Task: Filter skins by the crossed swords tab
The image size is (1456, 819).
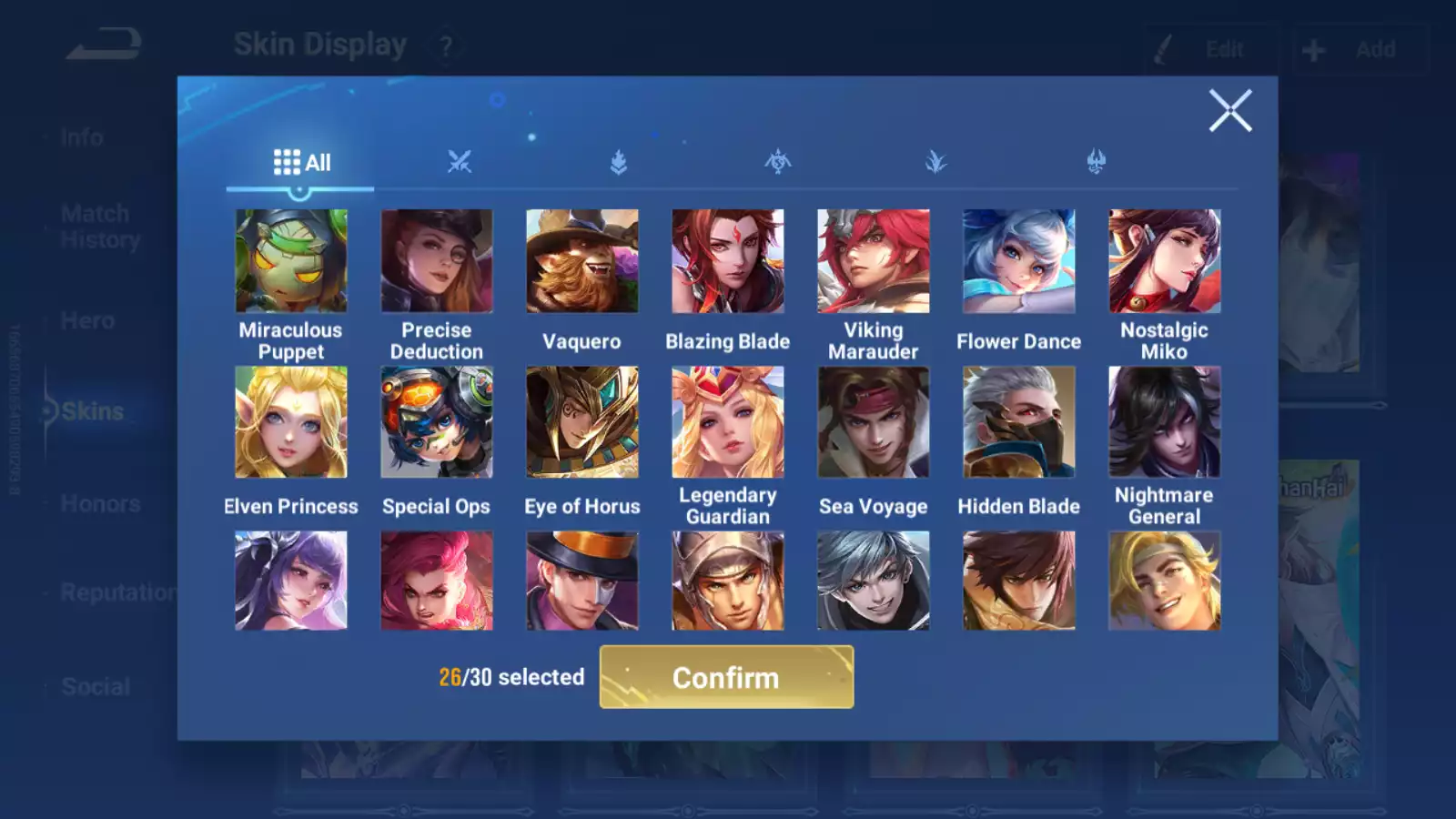Action: coord(460,163)
